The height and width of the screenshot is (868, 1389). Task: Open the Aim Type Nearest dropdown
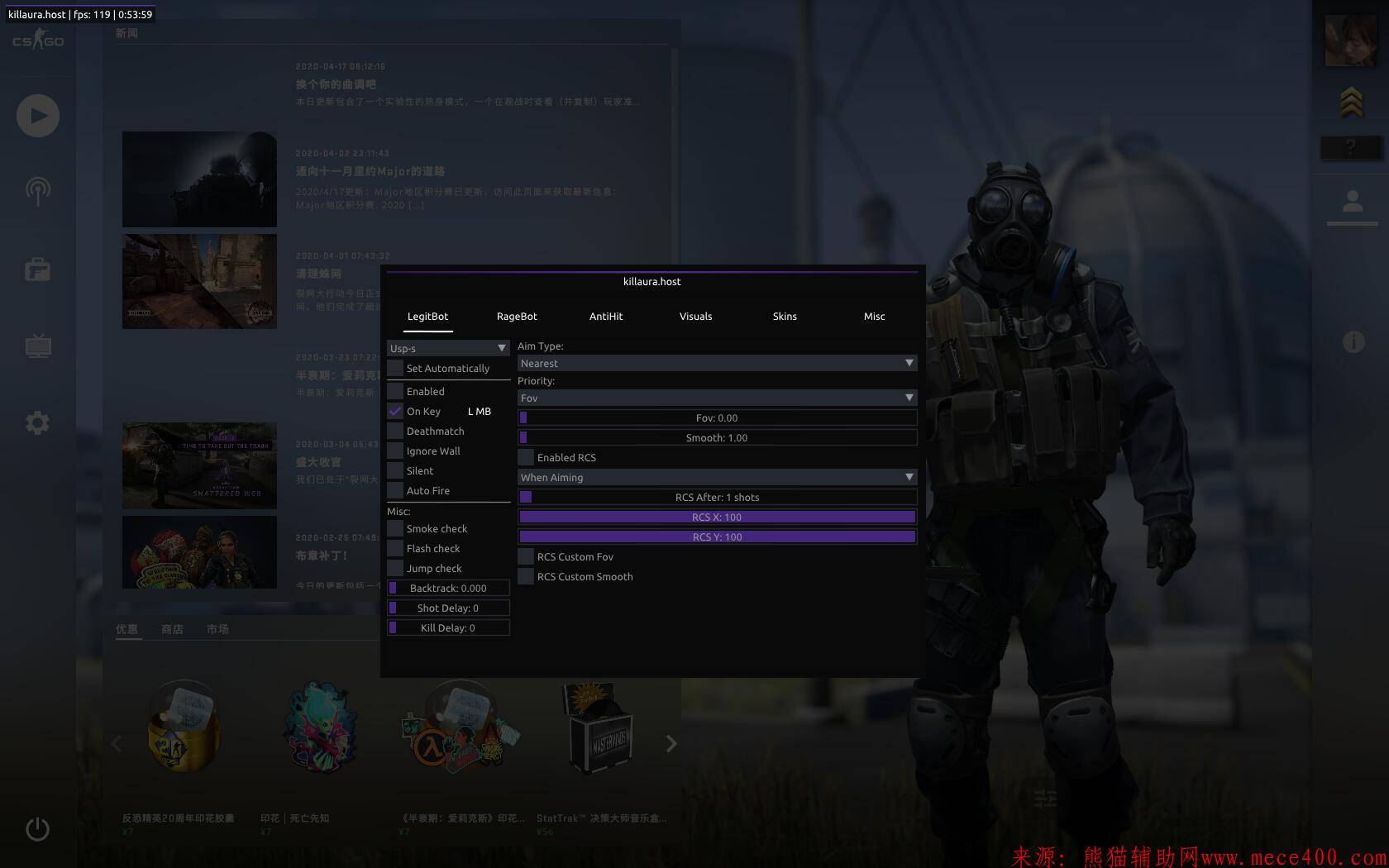pos(716,363)
